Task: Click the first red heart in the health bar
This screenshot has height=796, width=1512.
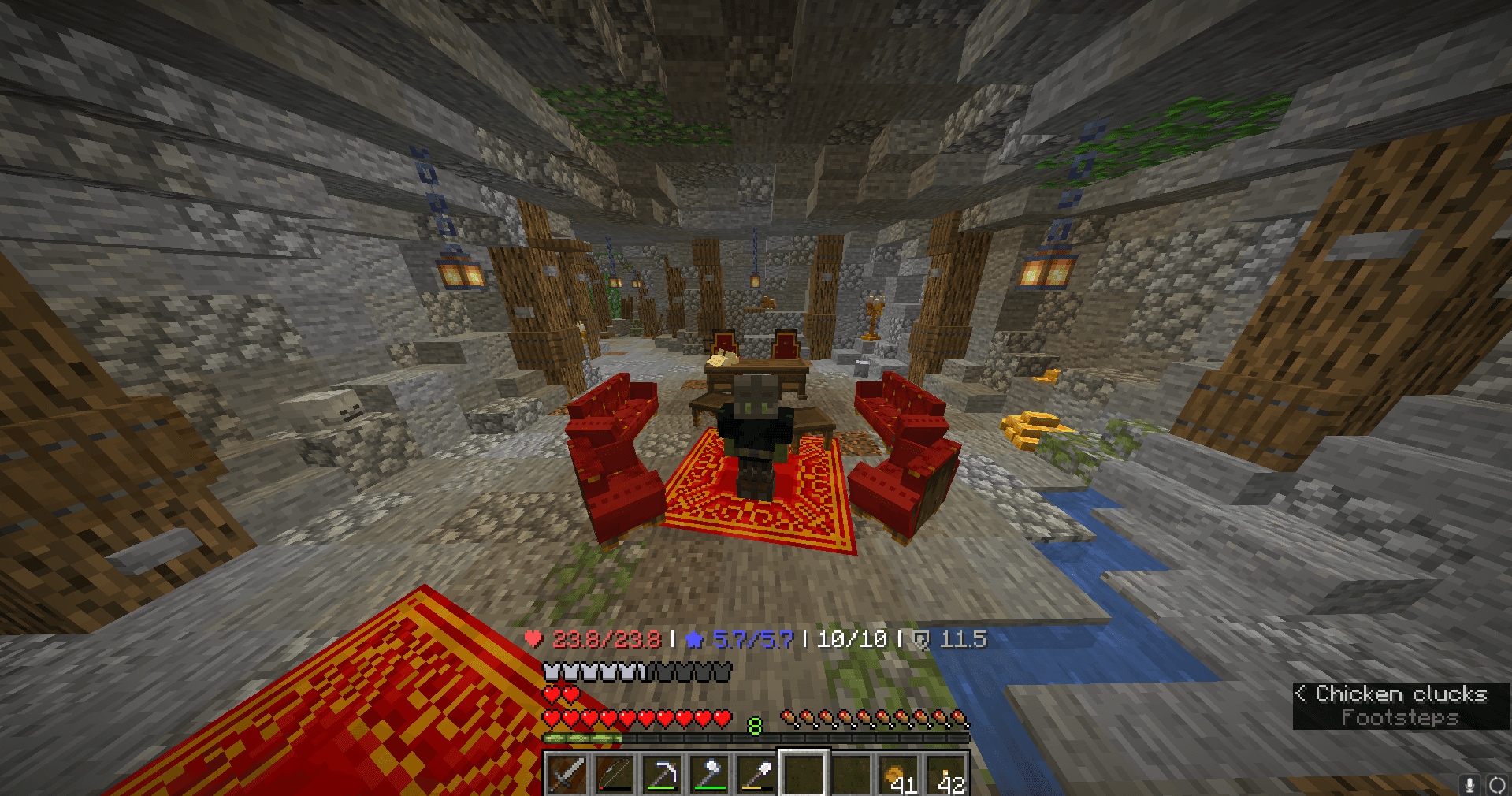Action: point(553,717)
